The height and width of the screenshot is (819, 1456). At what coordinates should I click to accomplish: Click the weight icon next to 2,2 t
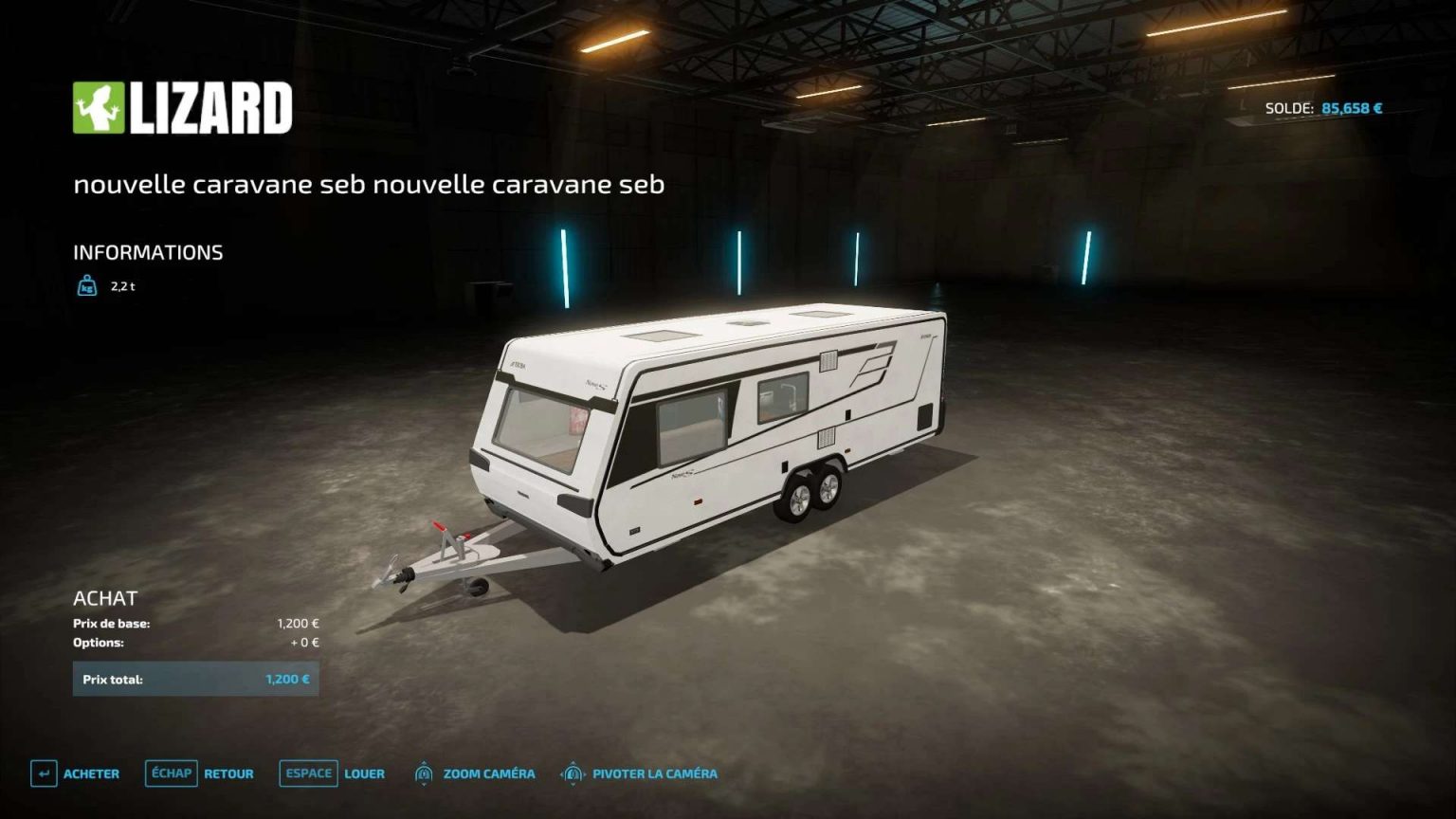[x=86, y=283]
